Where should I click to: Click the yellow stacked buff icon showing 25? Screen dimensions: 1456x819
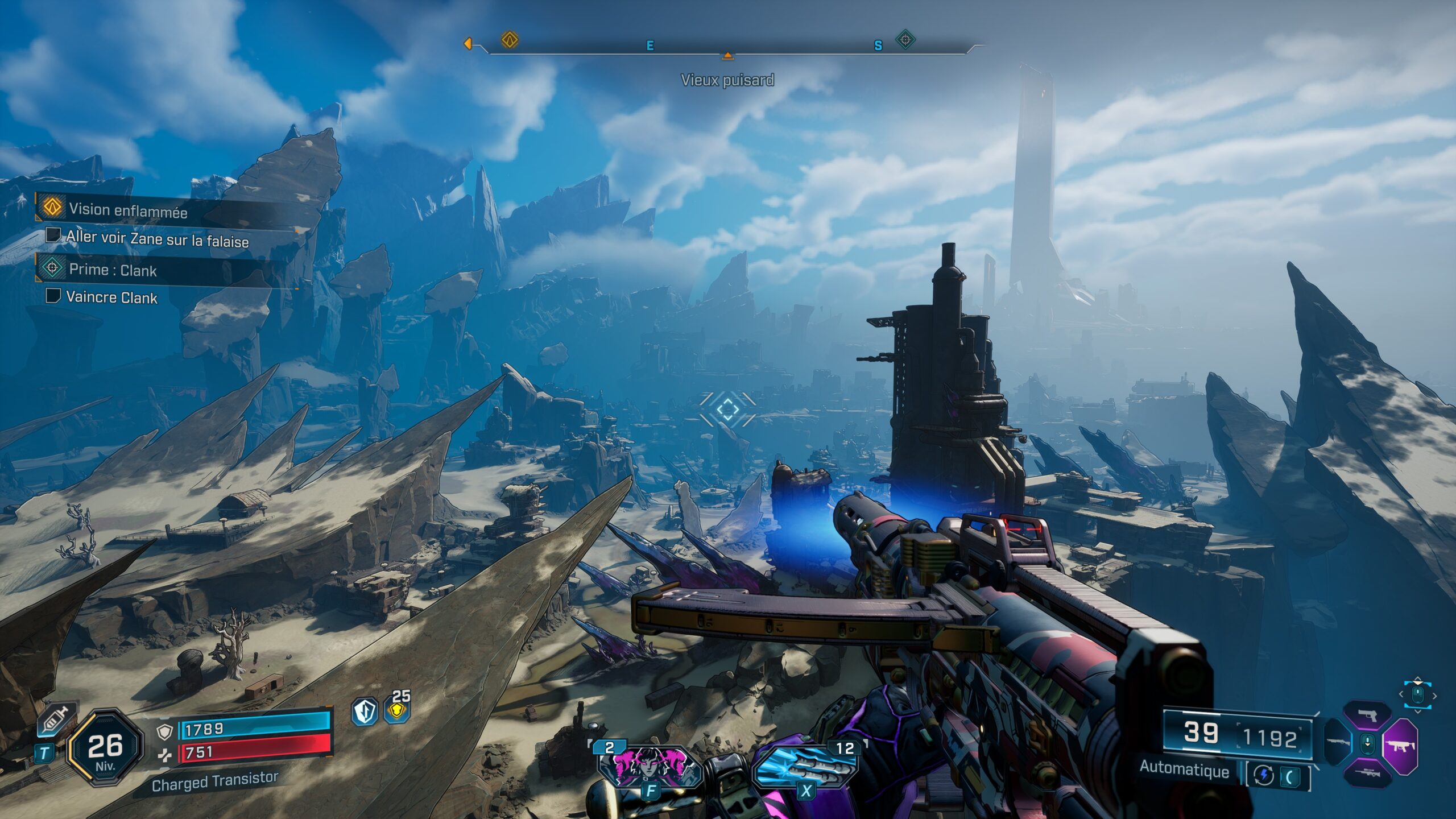click(x=396, y=711)
